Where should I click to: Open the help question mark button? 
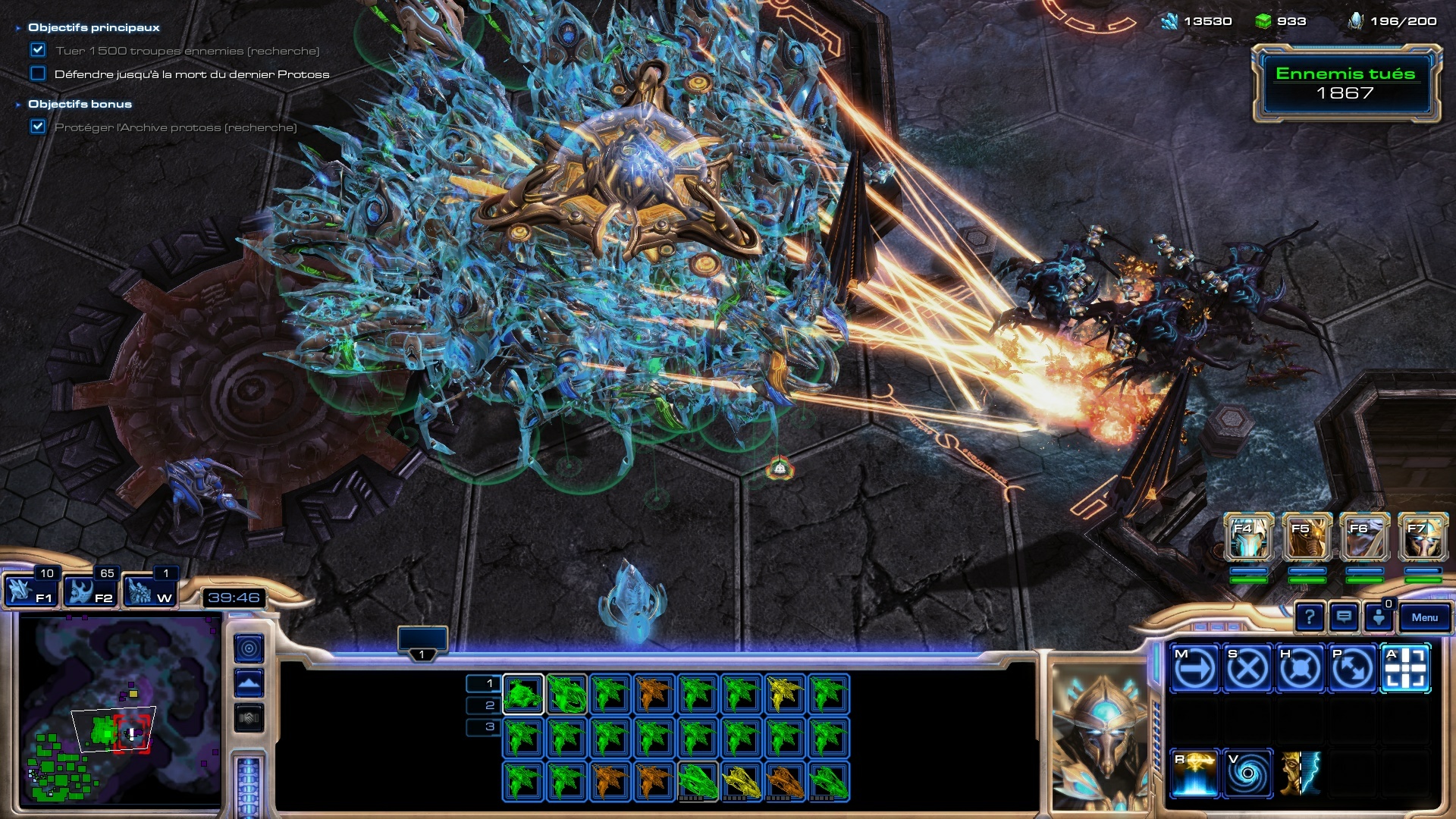pyautogui.click(x=1310, y=617)
